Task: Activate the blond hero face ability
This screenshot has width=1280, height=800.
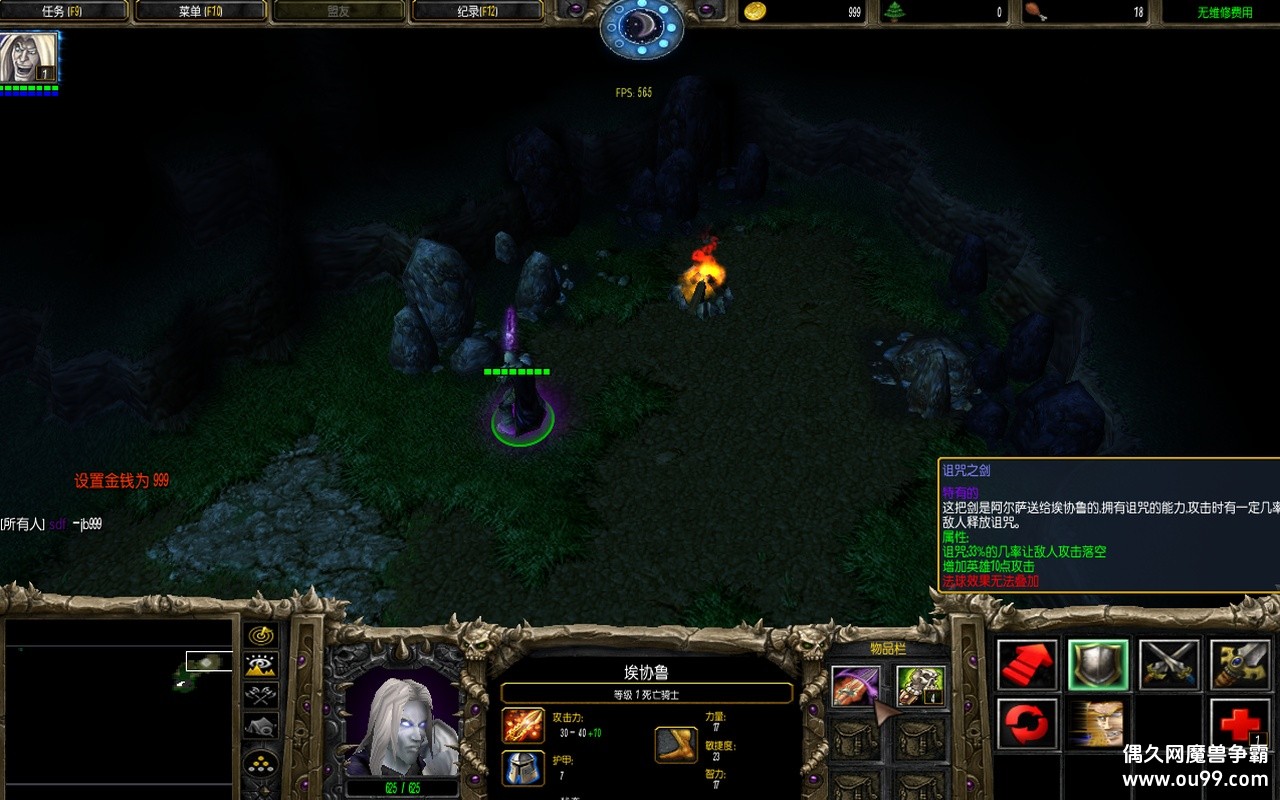Action: (1098, 724)
